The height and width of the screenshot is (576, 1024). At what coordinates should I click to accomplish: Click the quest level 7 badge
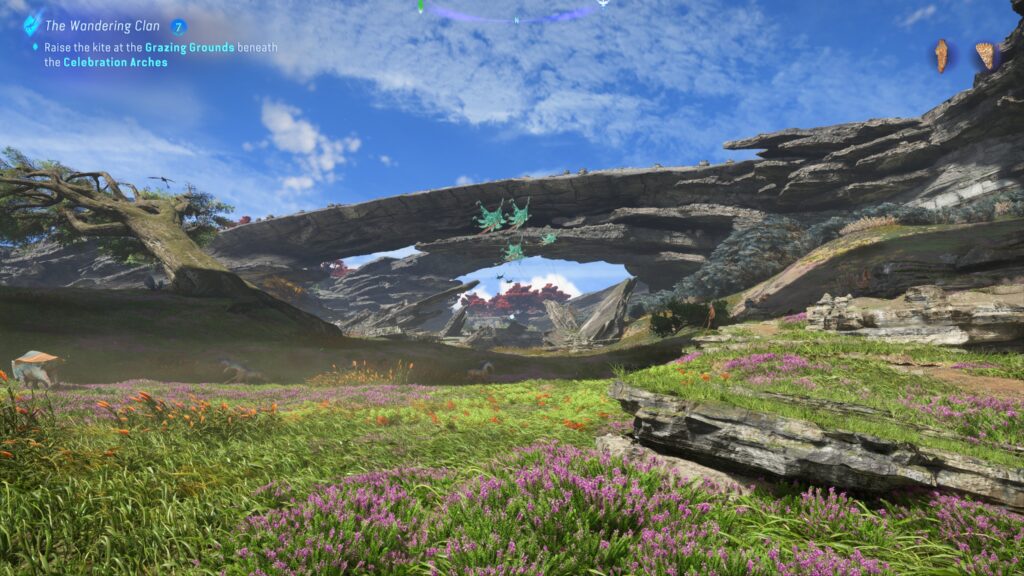(x=179, y=27)
